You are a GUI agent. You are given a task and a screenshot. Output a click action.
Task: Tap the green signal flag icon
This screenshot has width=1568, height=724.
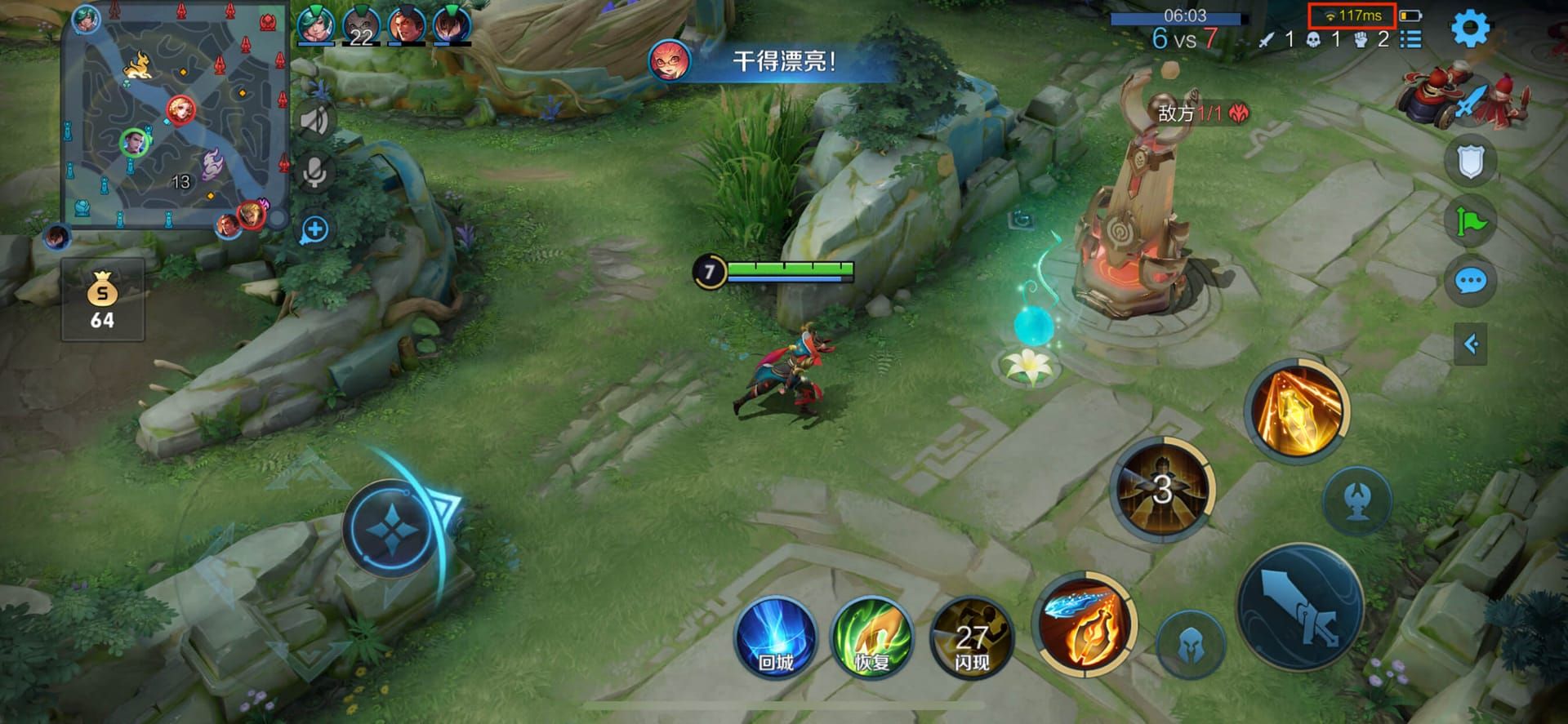click(x=1470, y=220)
